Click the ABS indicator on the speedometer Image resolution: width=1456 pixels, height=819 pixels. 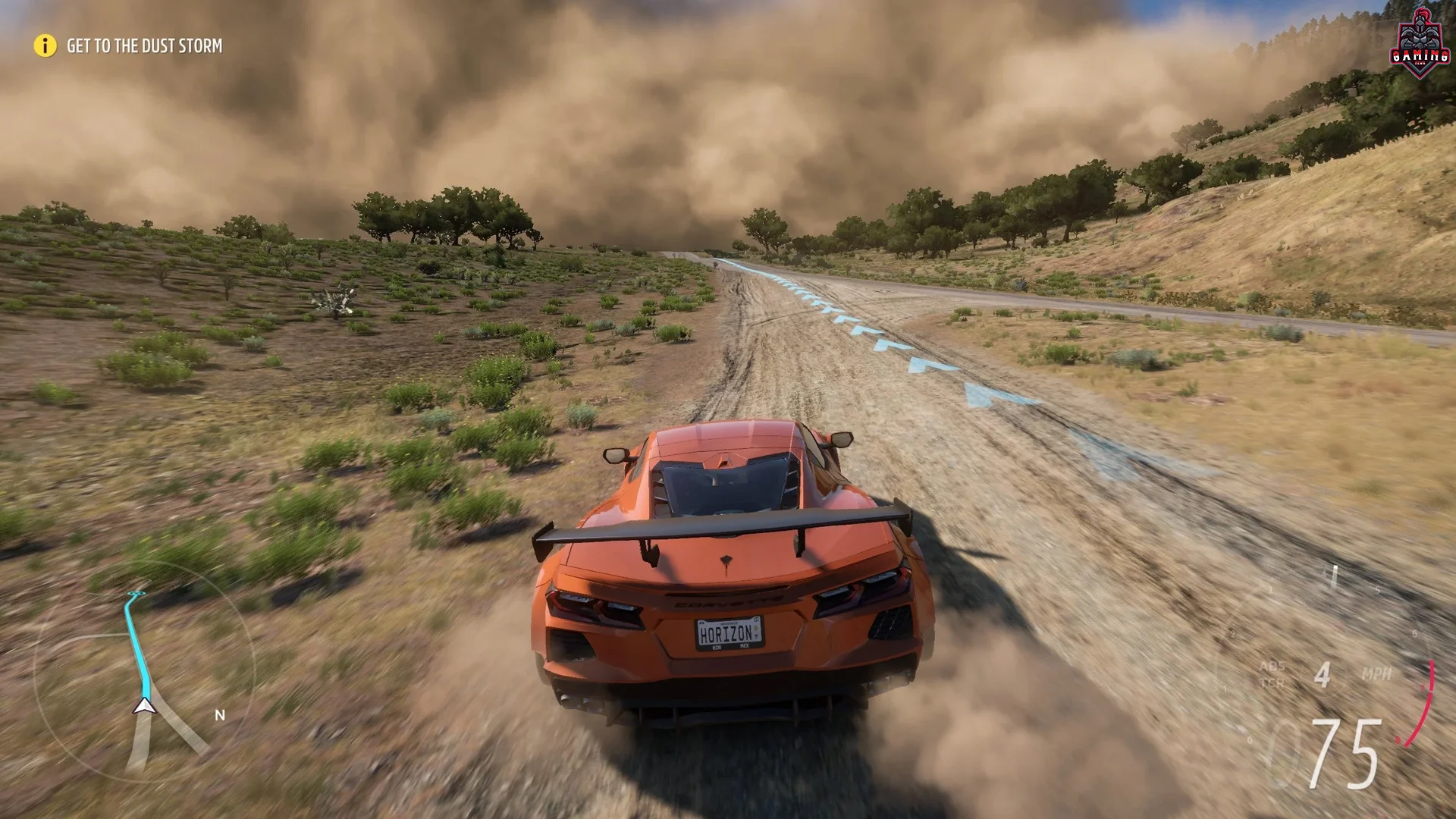point(1273,666)
